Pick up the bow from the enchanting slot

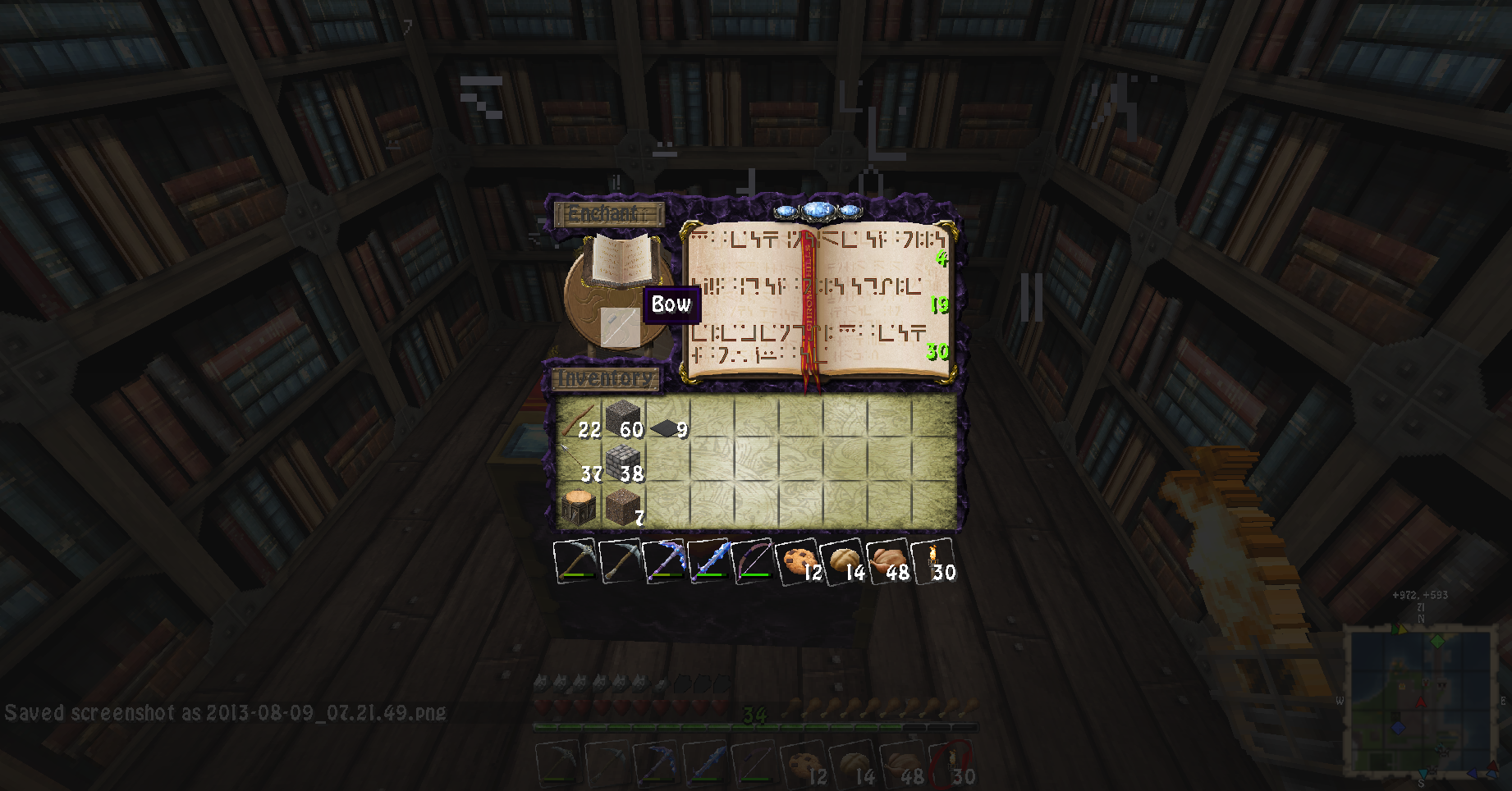[619, 327]
